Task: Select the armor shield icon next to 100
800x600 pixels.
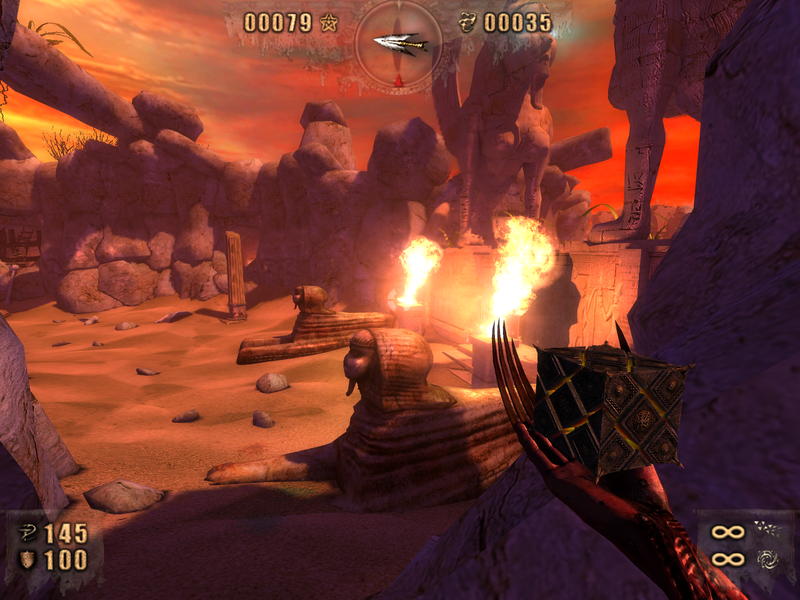Action: [27, 560]
